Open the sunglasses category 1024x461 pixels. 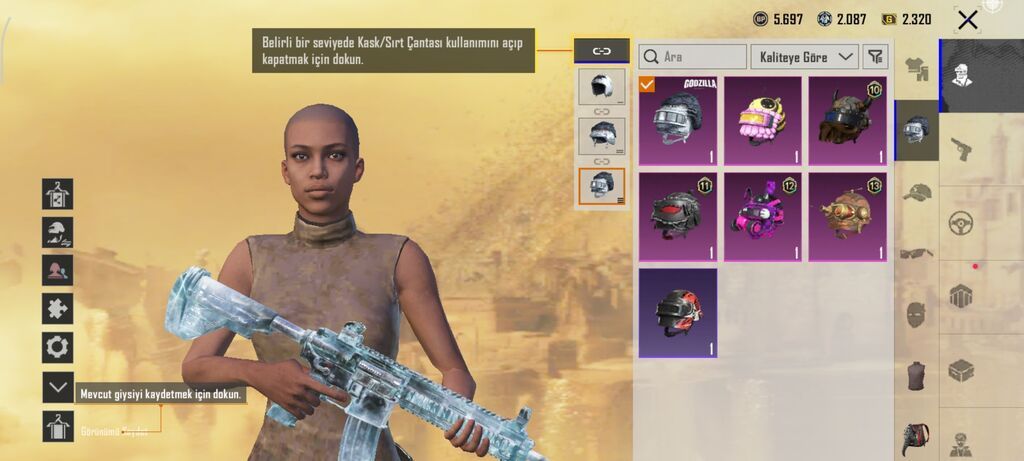916,253
